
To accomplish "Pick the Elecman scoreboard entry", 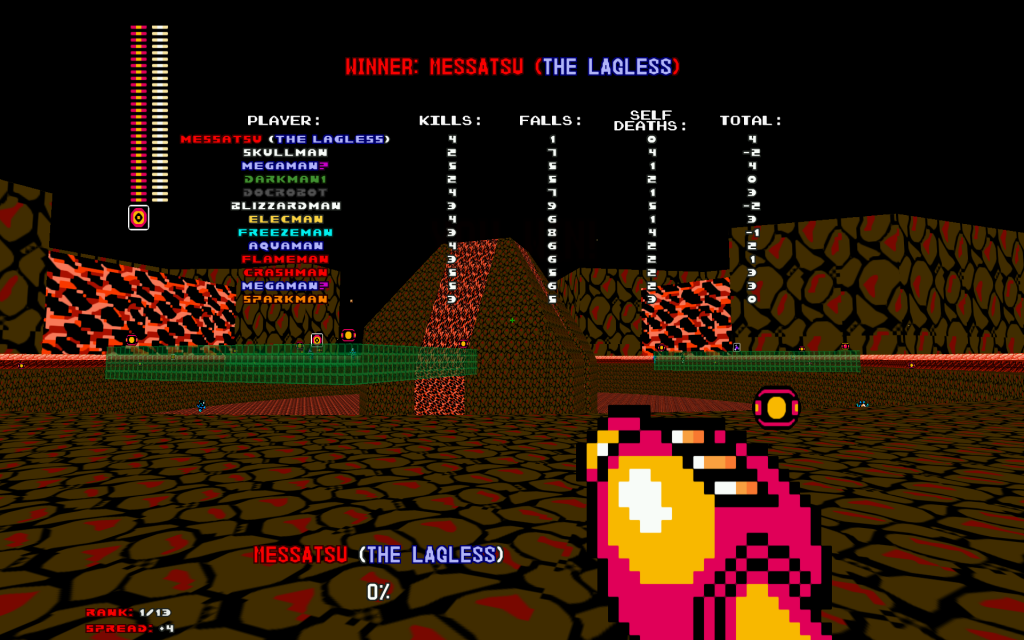I will point(285,219).
